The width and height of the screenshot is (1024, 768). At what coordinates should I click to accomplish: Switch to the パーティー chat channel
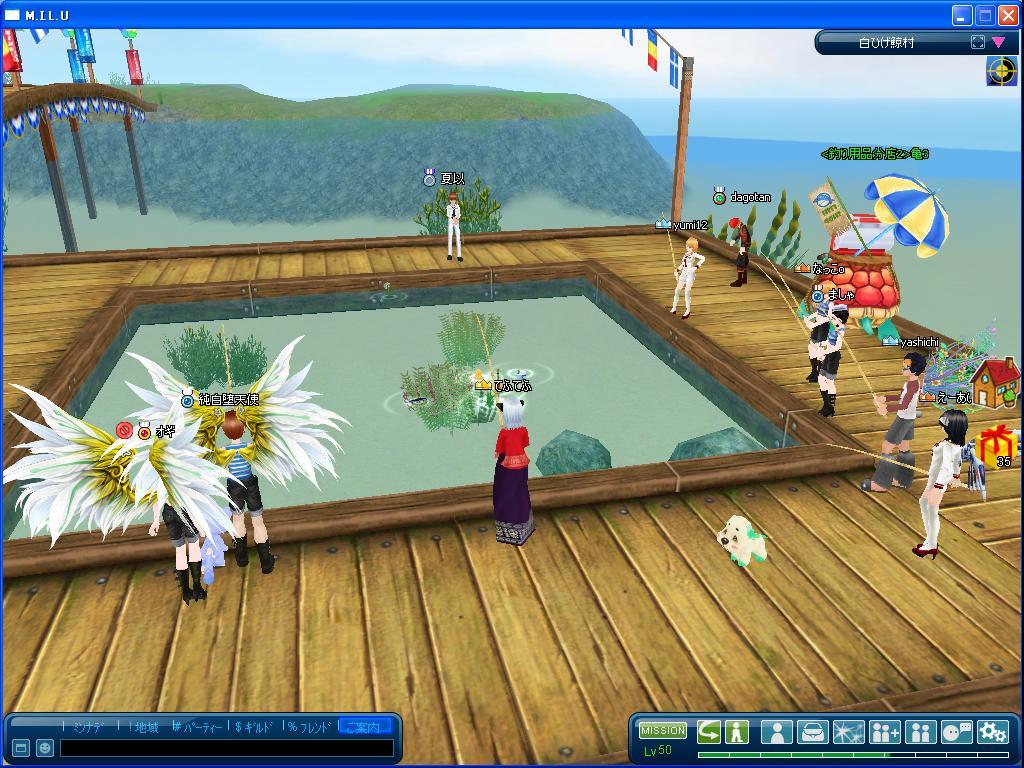click(x=201, y=727)
